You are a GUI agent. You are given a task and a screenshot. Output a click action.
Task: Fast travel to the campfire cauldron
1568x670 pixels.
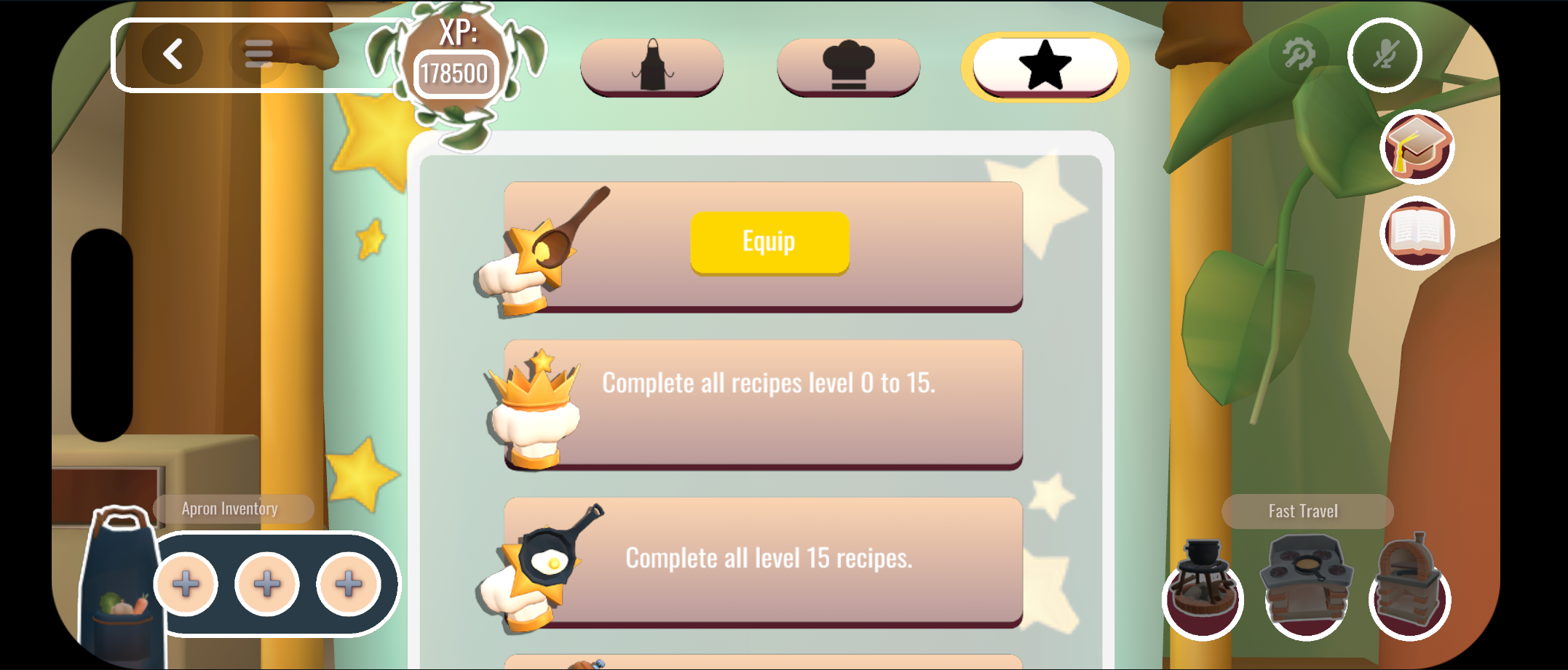pos(1202,583)
